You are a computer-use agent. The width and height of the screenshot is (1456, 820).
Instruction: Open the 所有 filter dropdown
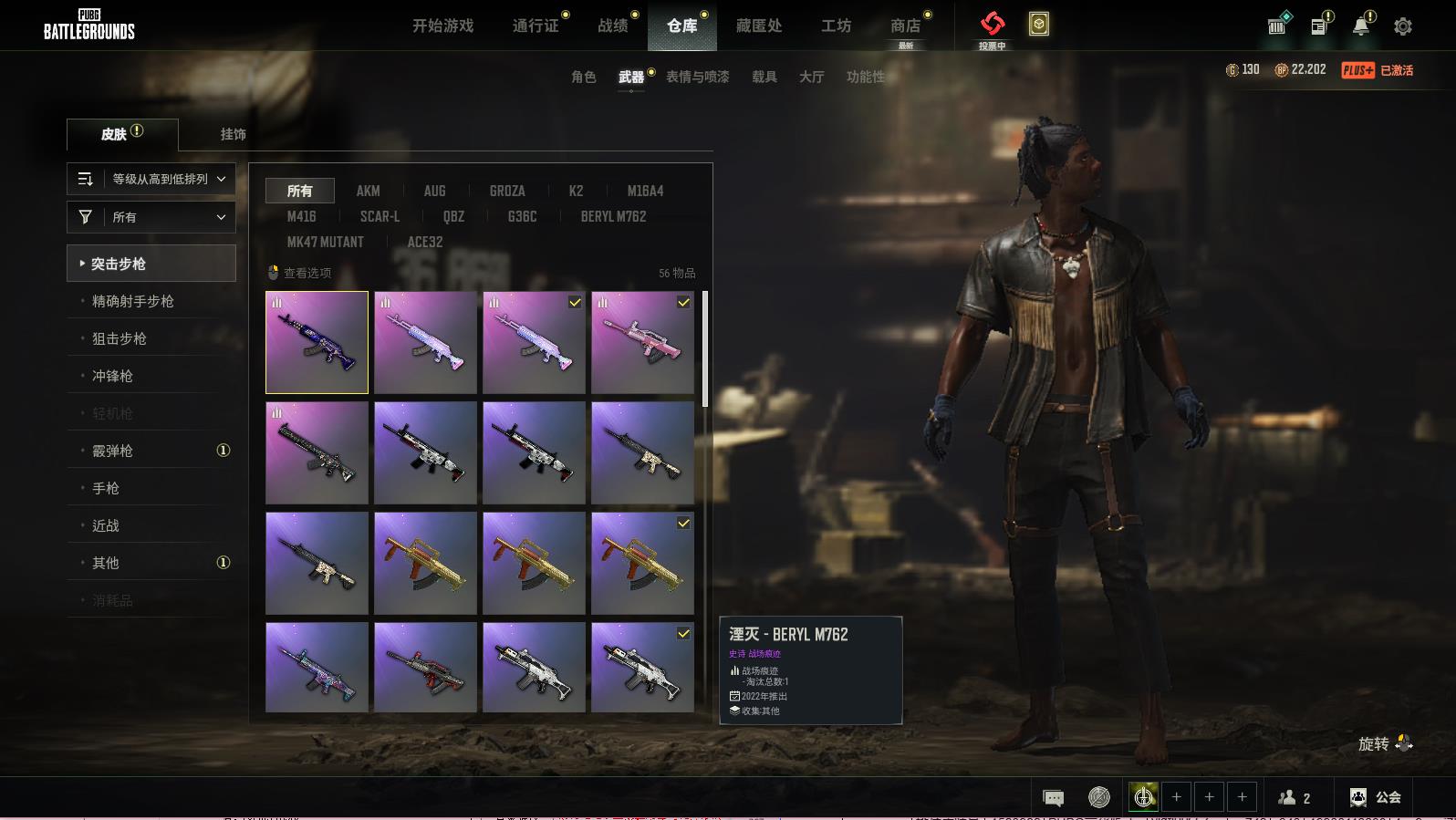(x=151, y=217)
